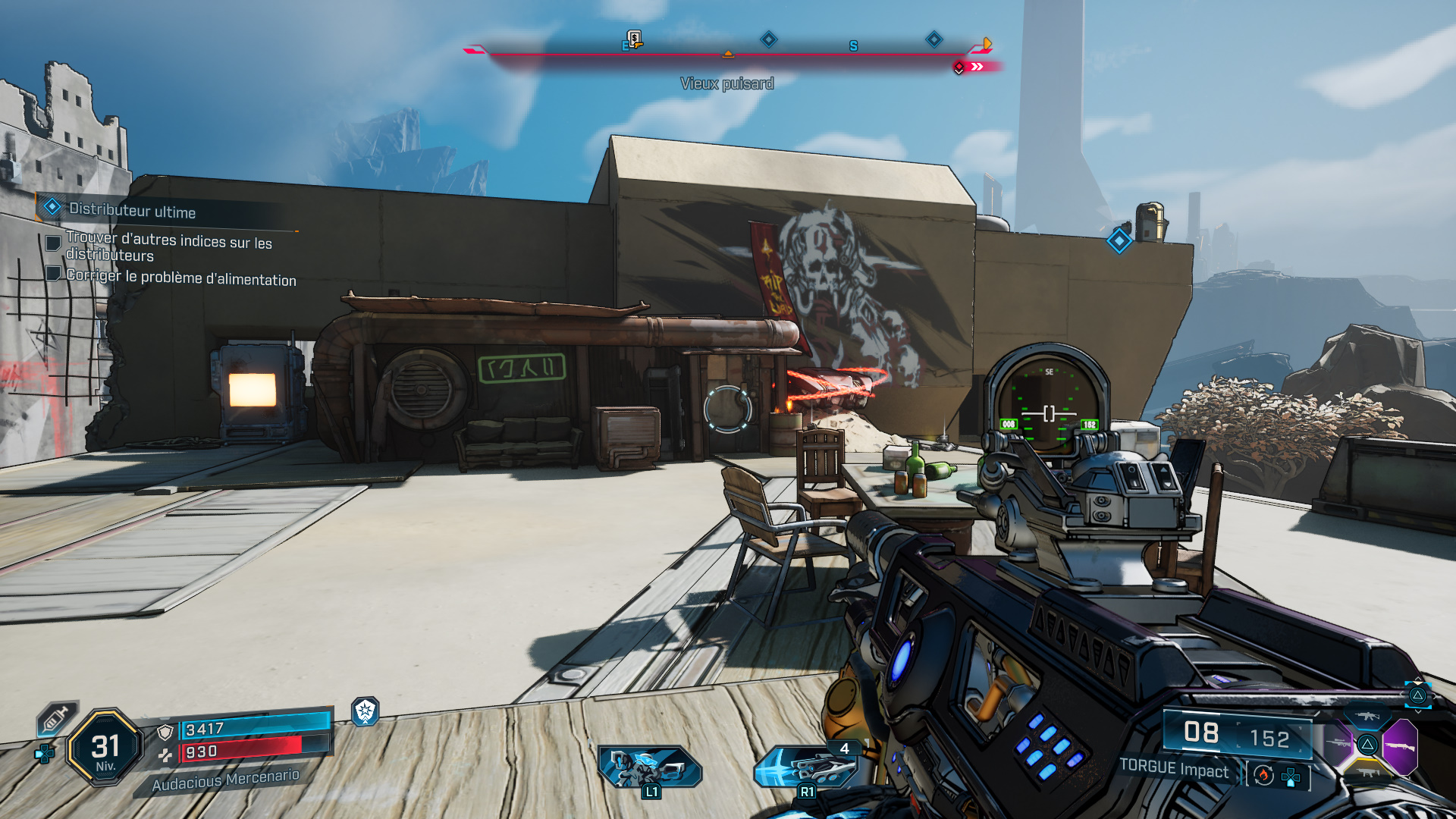Image resolution: width=1456 pixels, height=819 pixels.
Task: Click the shield icon beside the 3417 value
Action: [x=165, y=733]
